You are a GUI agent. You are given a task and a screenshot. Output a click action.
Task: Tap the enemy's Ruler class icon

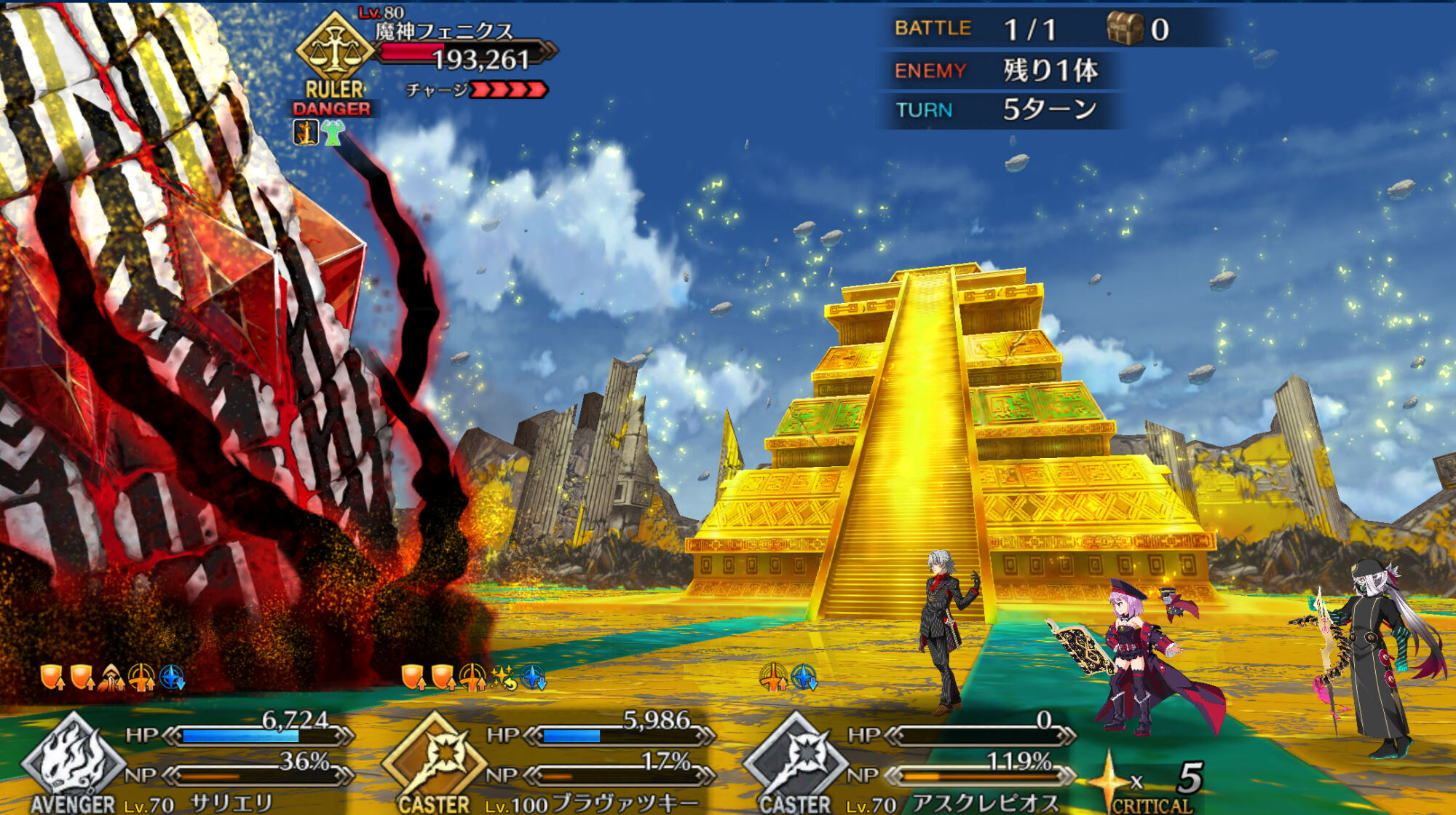tap(334, 48)
